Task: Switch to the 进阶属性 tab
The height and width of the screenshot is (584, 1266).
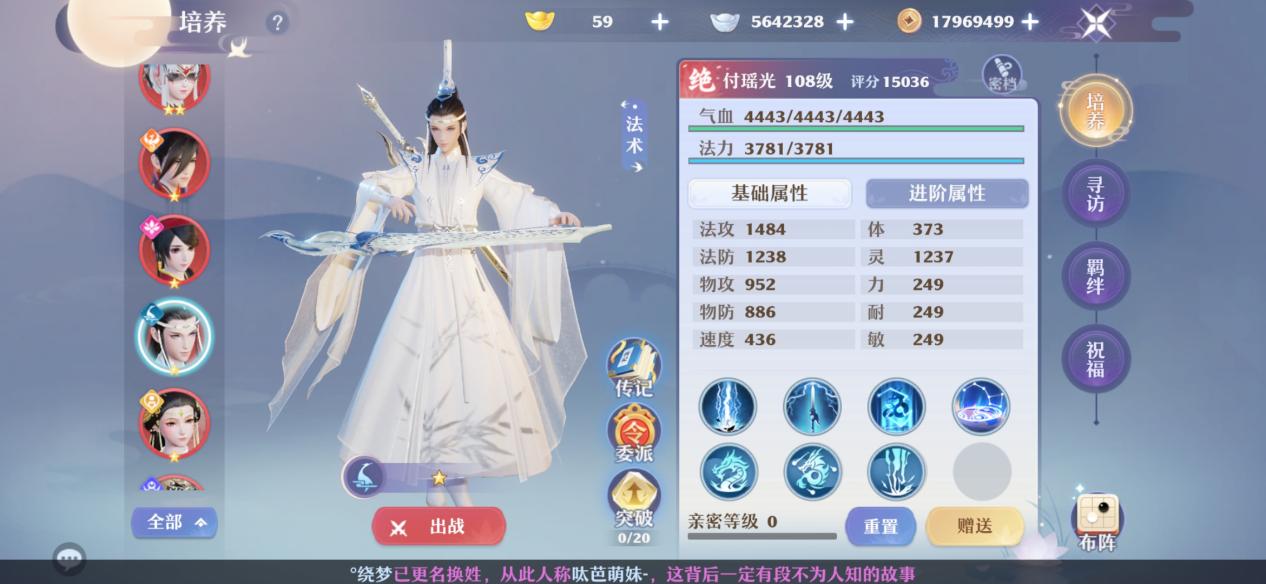Action: click(x=946, y=193)
